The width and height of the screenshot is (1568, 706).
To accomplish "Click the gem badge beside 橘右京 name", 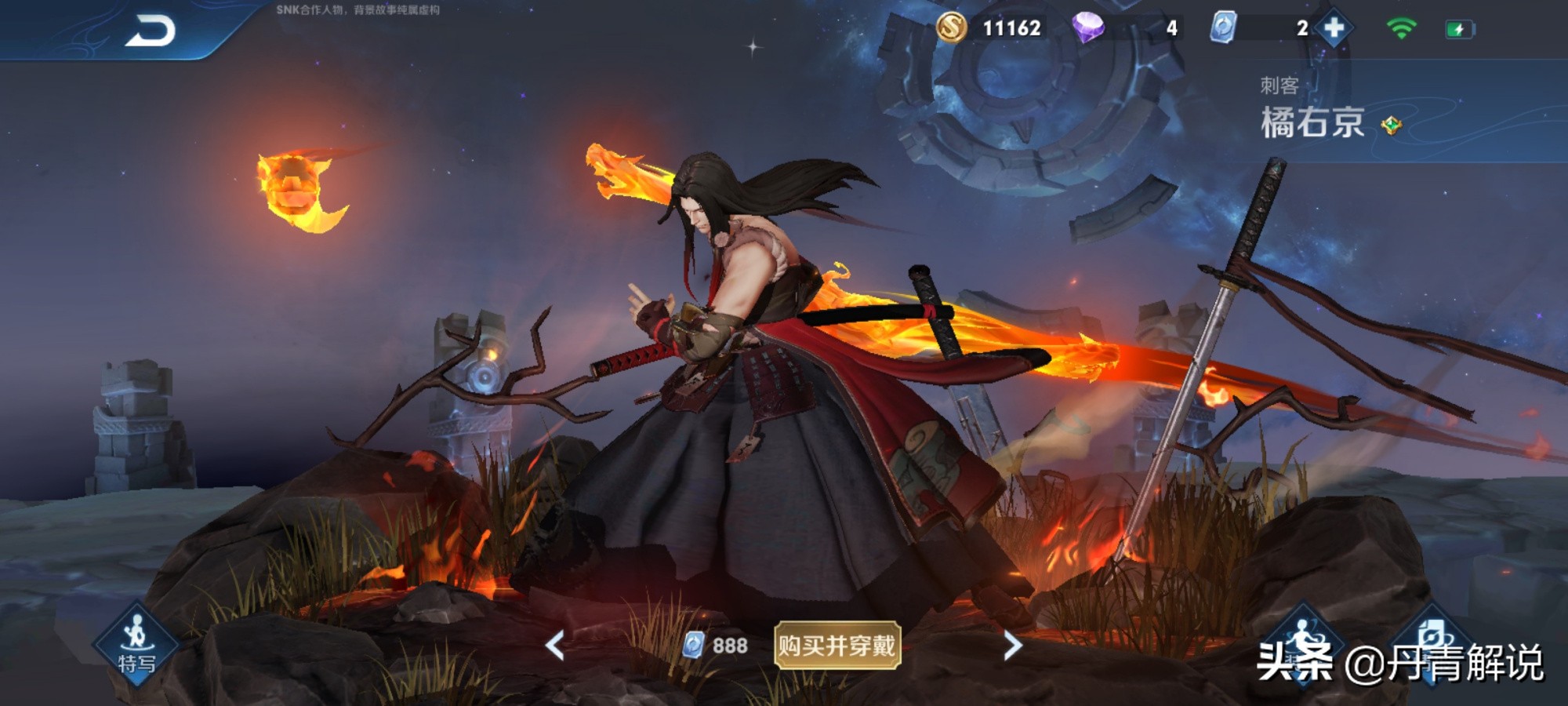I will [x=1392, y=125].
